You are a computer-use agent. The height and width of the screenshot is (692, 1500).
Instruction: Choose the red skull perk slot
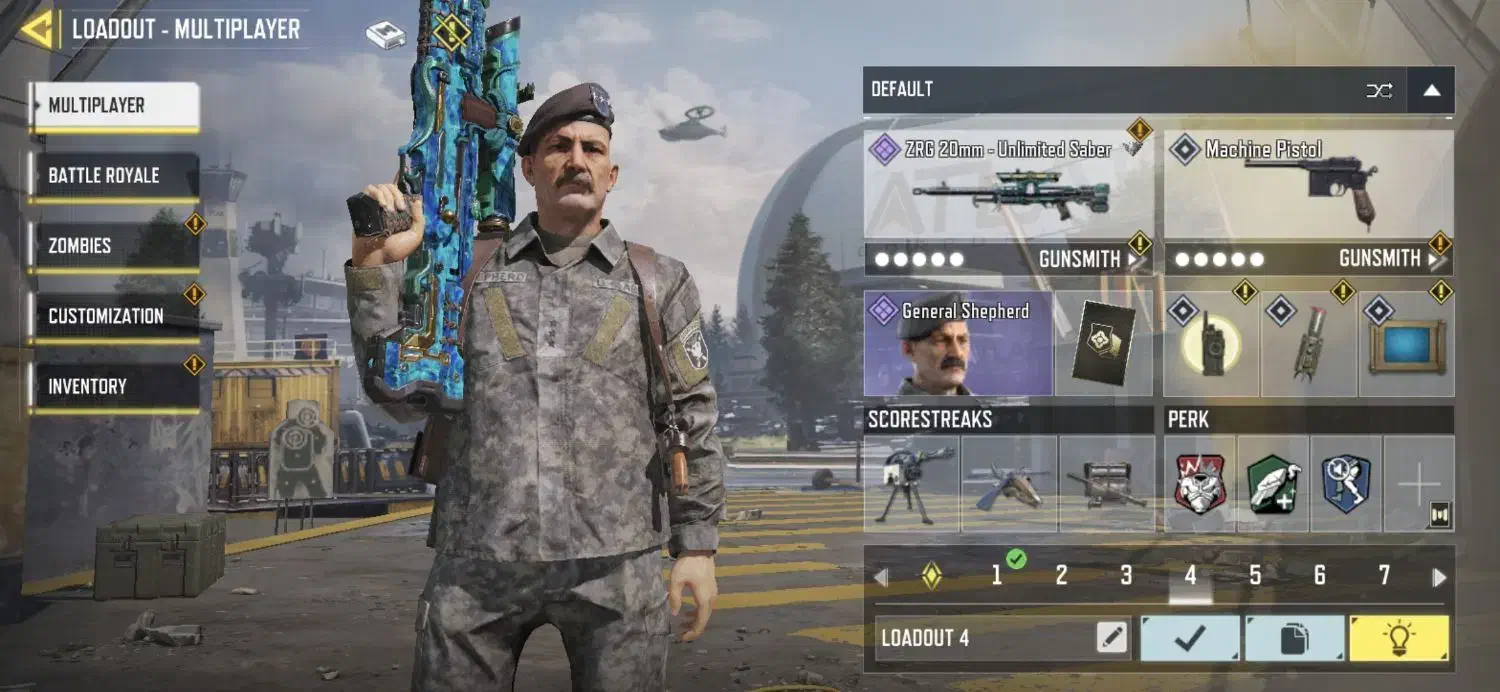(x=1200, y=484)
